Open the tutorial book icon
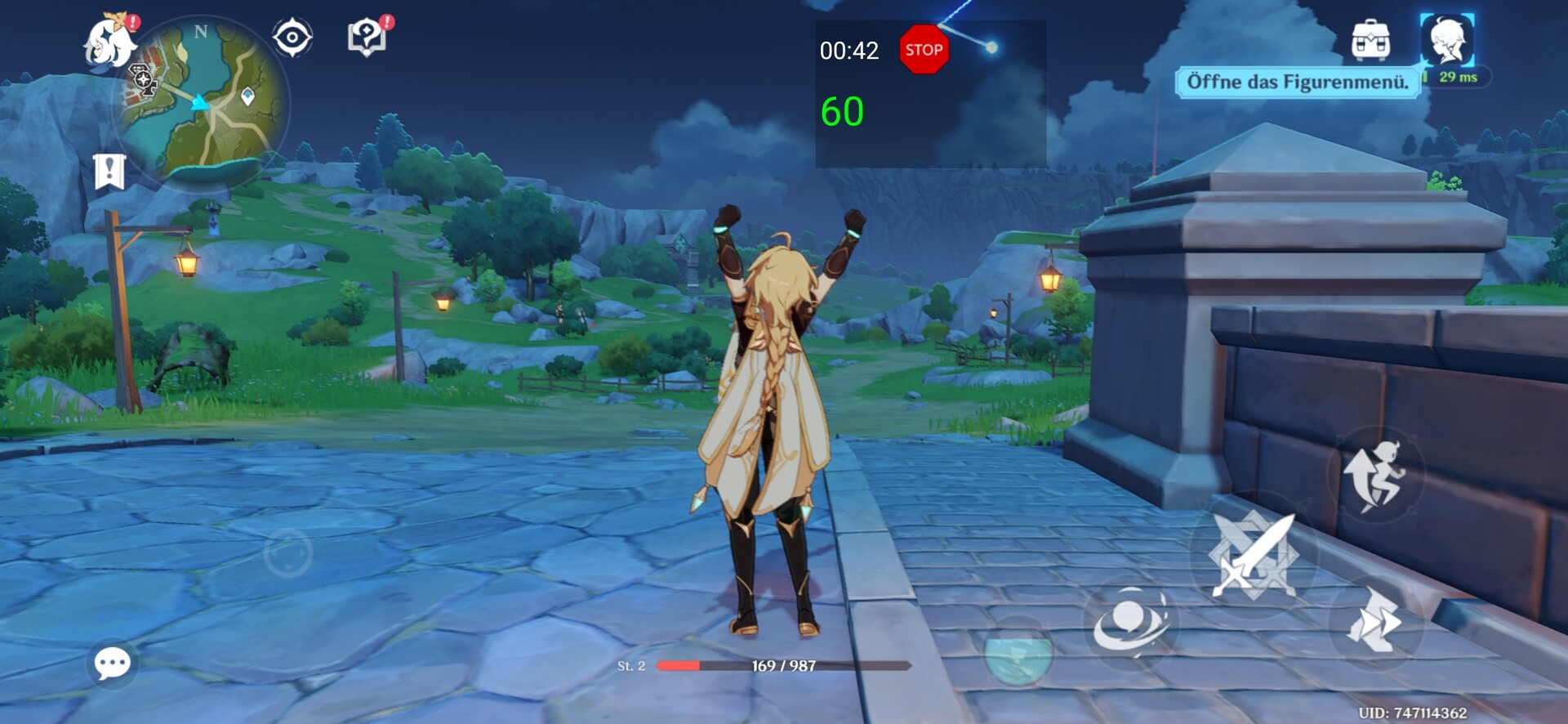The height and width of the screenshot is (724, 1568). (x=367, y=38)
